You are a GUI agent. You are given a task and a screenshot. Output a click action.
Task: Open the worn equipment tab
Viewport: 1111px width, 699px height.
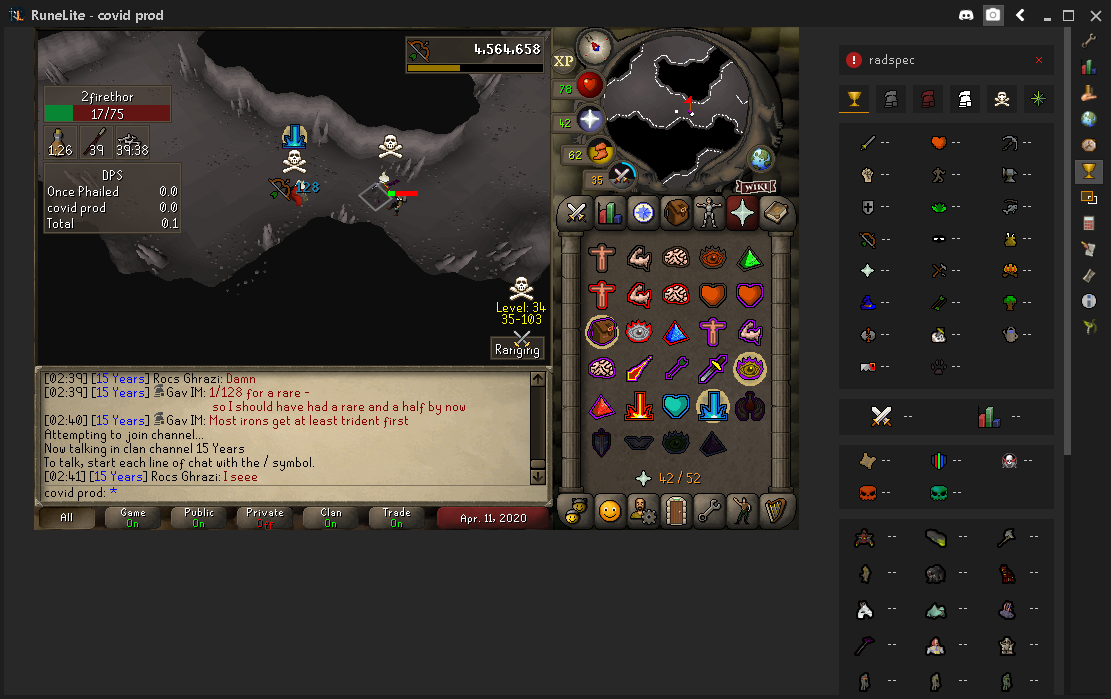(x=709, y=212)
